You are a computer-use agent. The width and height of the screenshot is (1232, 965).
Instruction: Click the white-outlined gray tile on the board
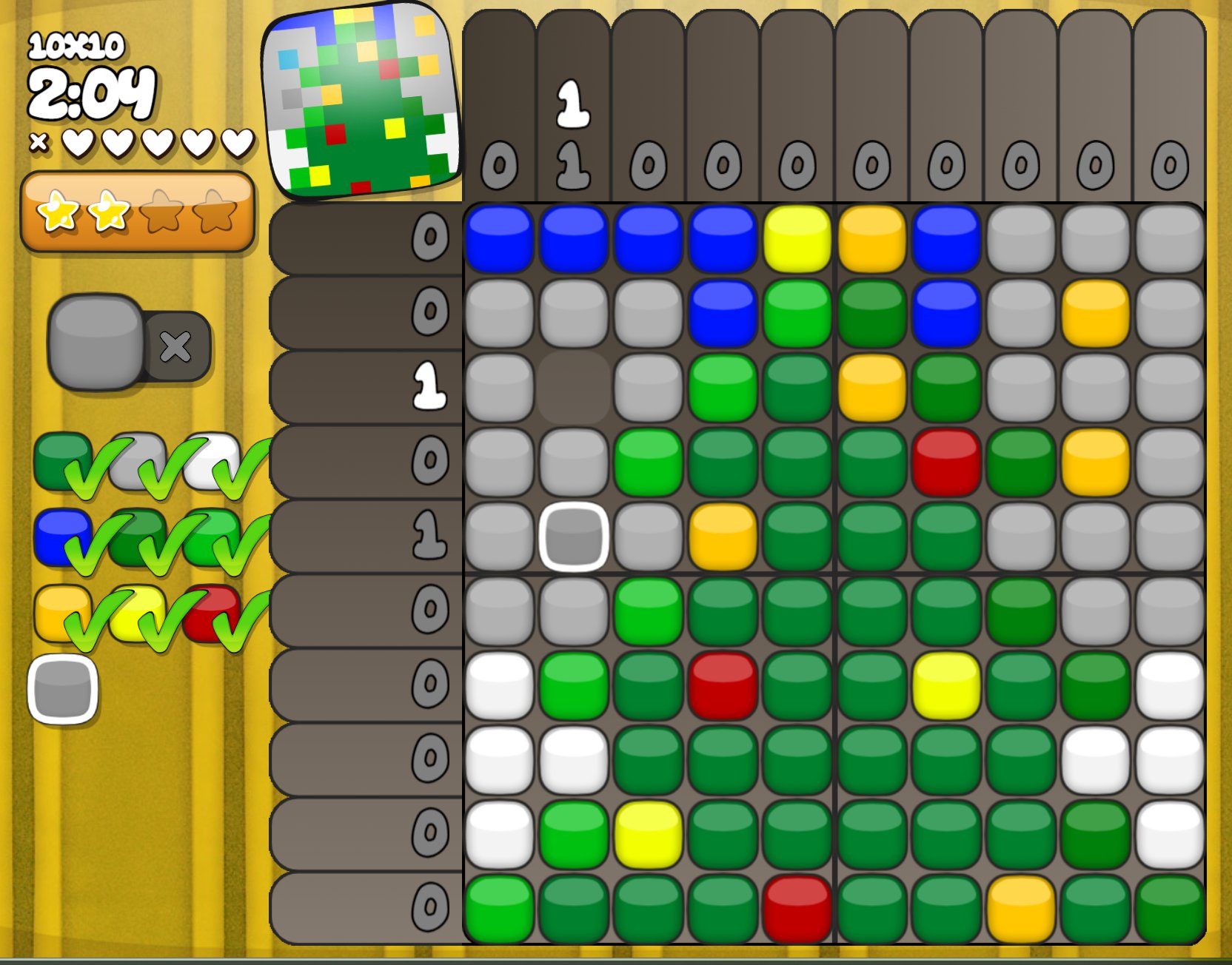click(x=574, y=537)
